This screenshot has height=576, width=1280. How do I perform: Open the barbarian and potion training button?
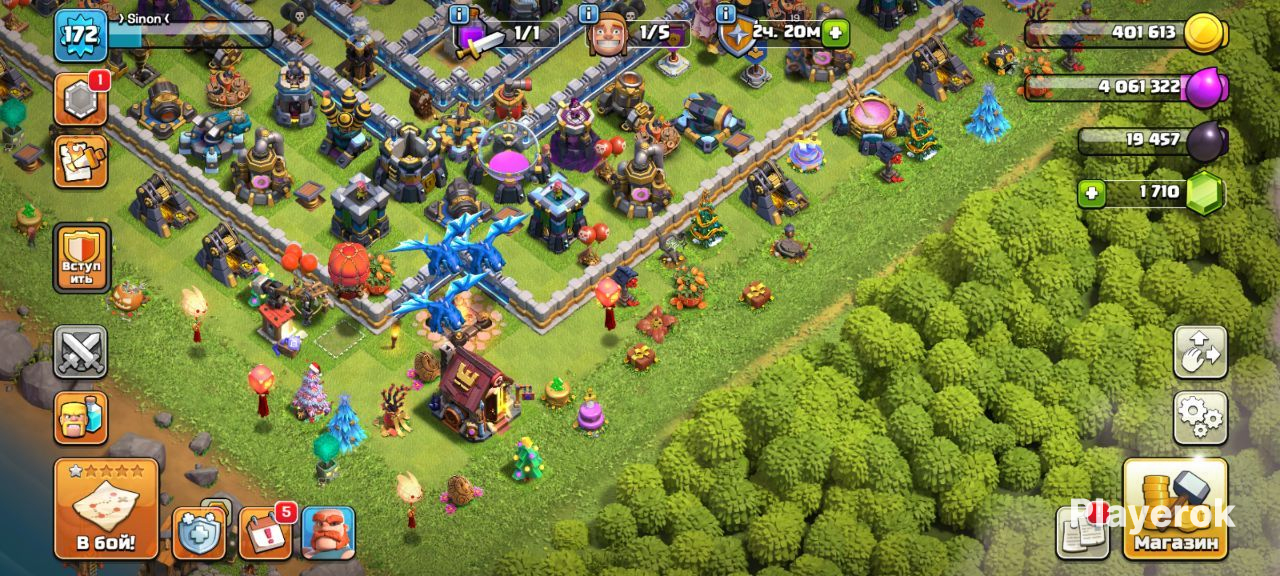point(80,417)
